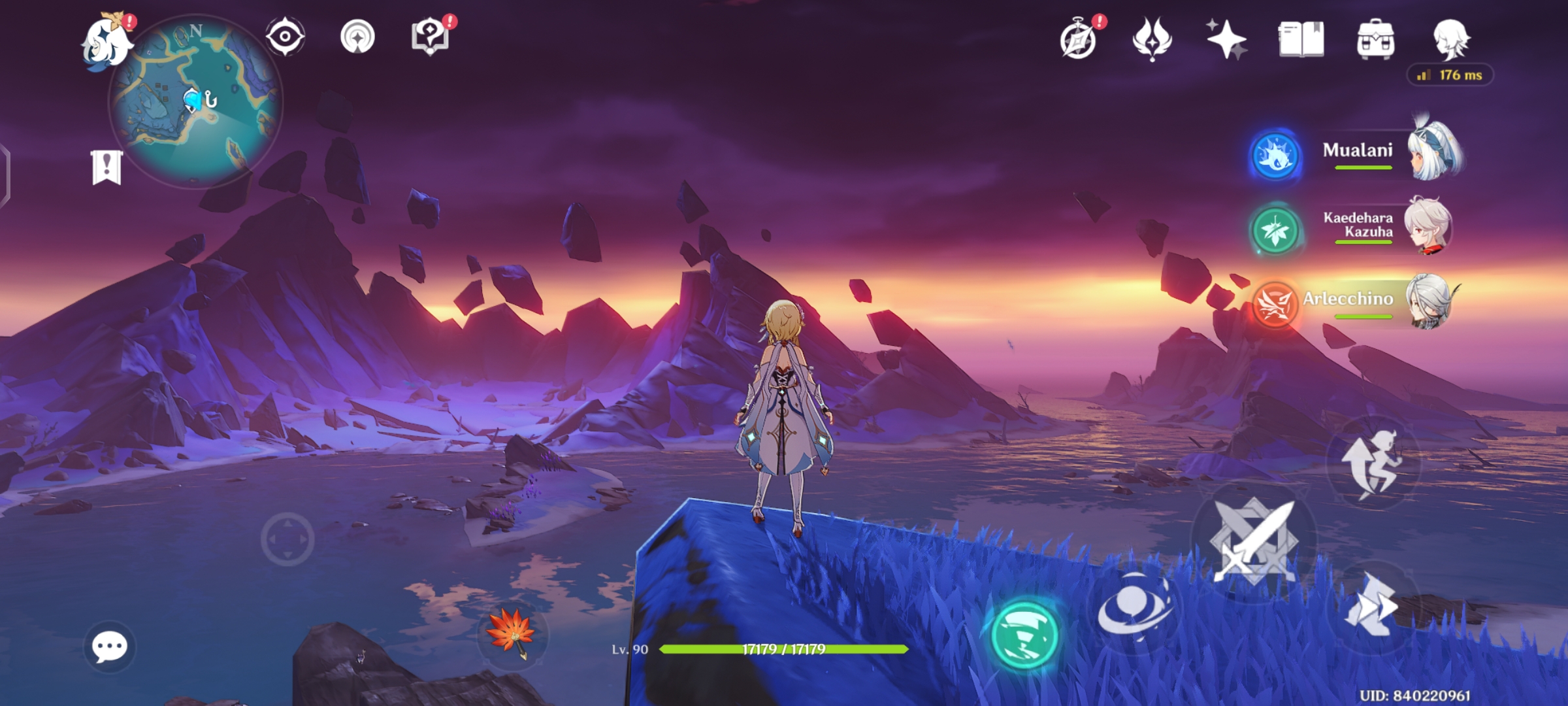Open the quest bookmark tracker
The image size is (1568, 706).
106,167
